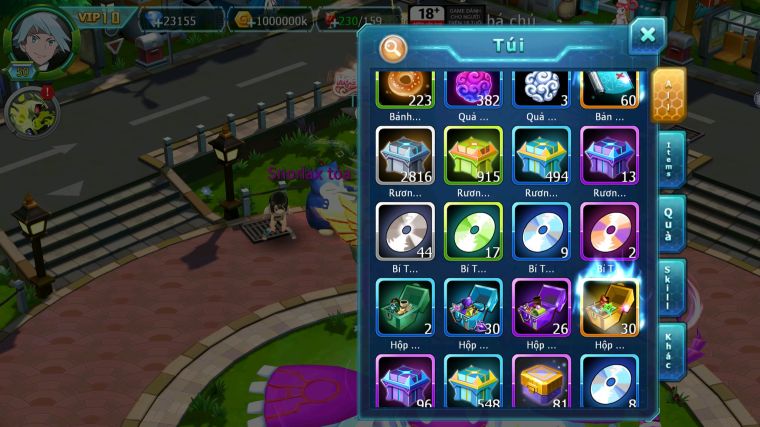Select the highlighted gold box with 30 count
Viewport: 760px width, 427px height.
point(609,307)
